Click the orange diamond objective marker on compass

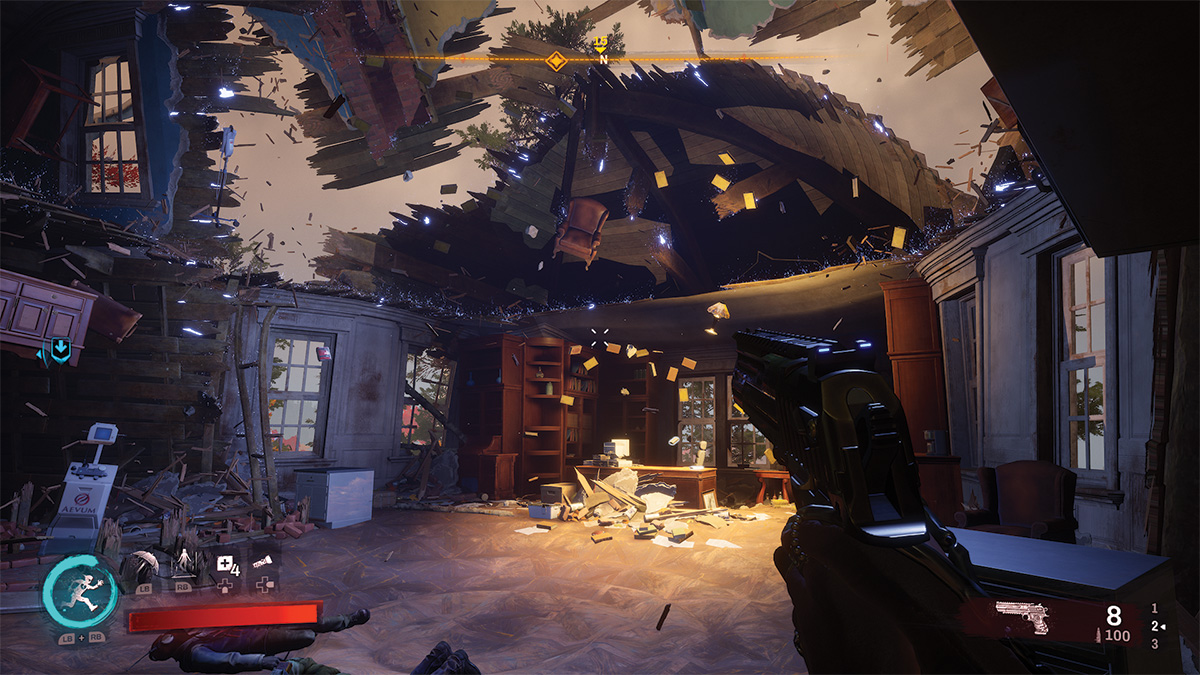[x=557, y=60]
